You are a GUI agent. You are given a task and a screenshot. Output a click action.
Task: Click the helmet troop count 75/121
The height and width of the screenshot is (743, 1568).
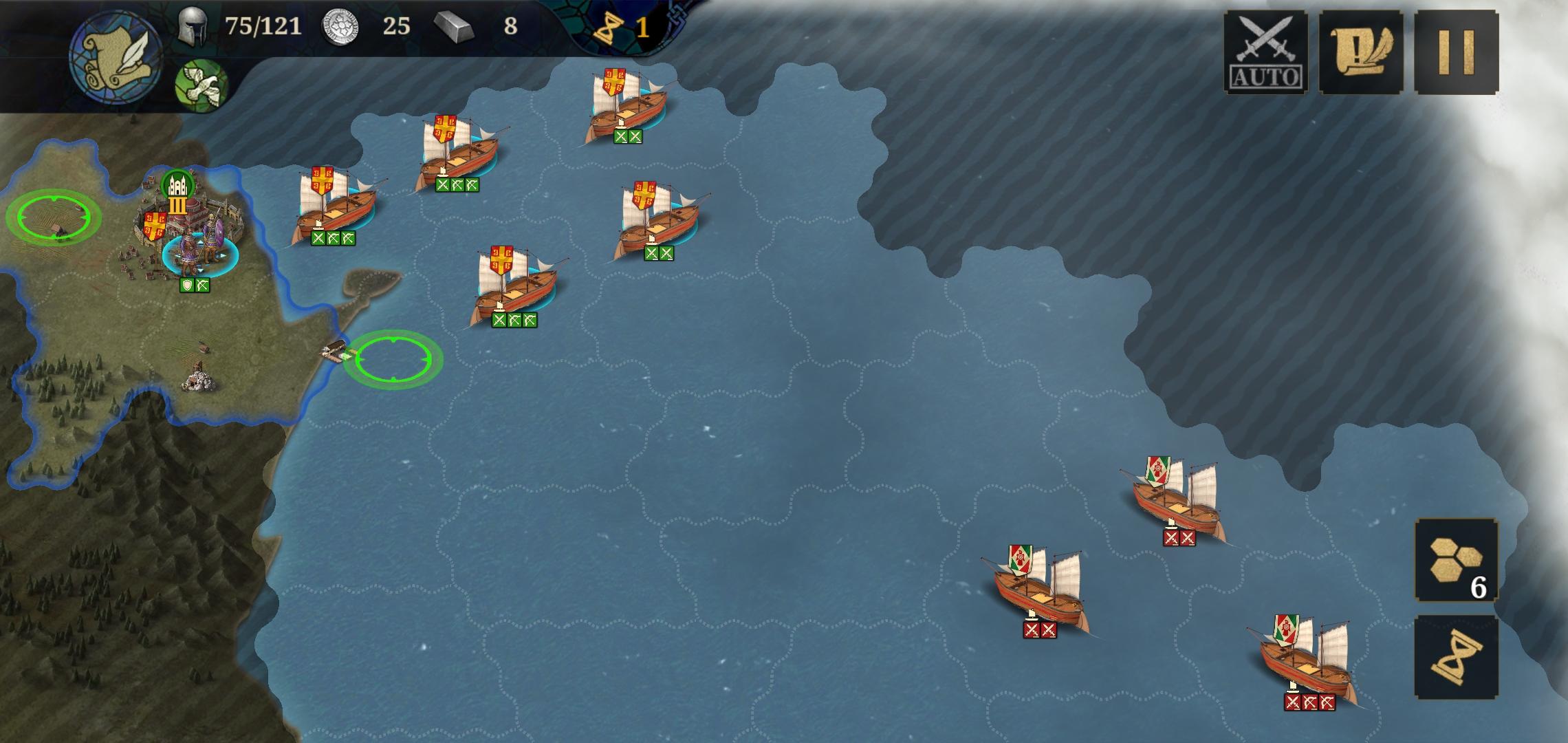[227, 26]
